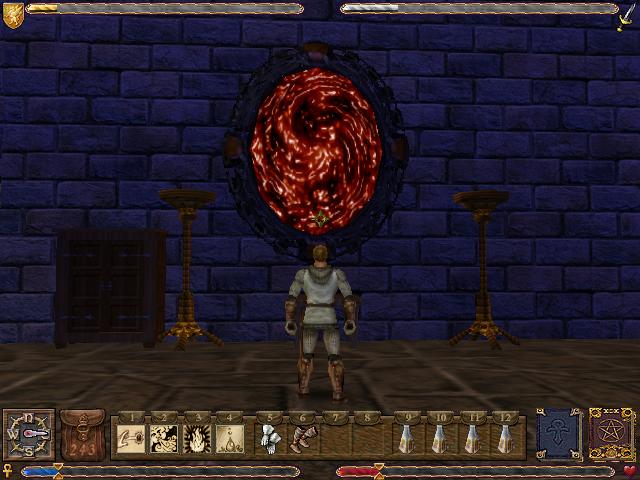The height and width of the screenshot is (480, 640).
Task: Pick the leather boots in slot 6
Action: (x=304, y=437)
